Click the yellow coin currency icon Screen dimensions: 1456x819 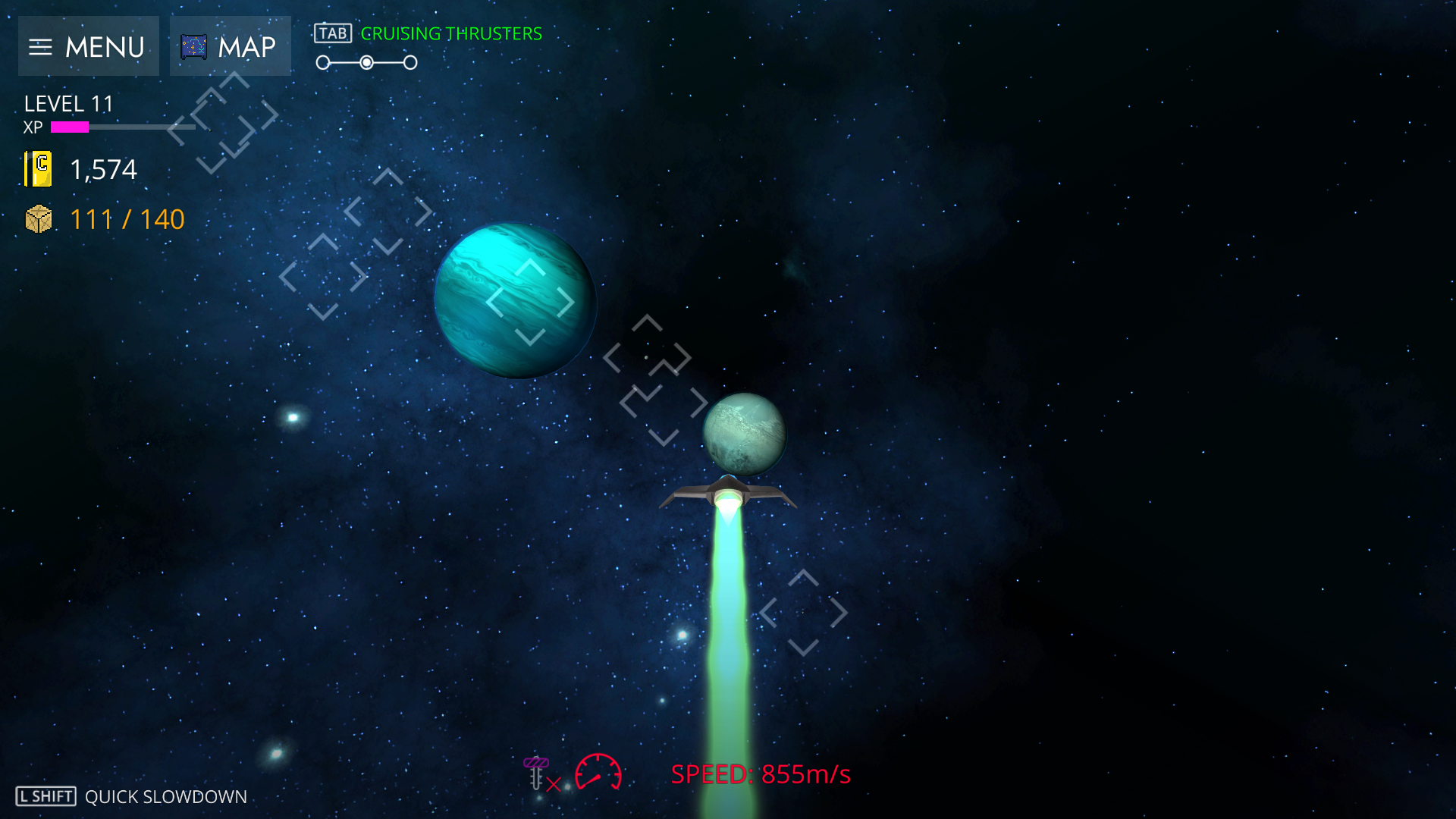(x=38, y=169)
